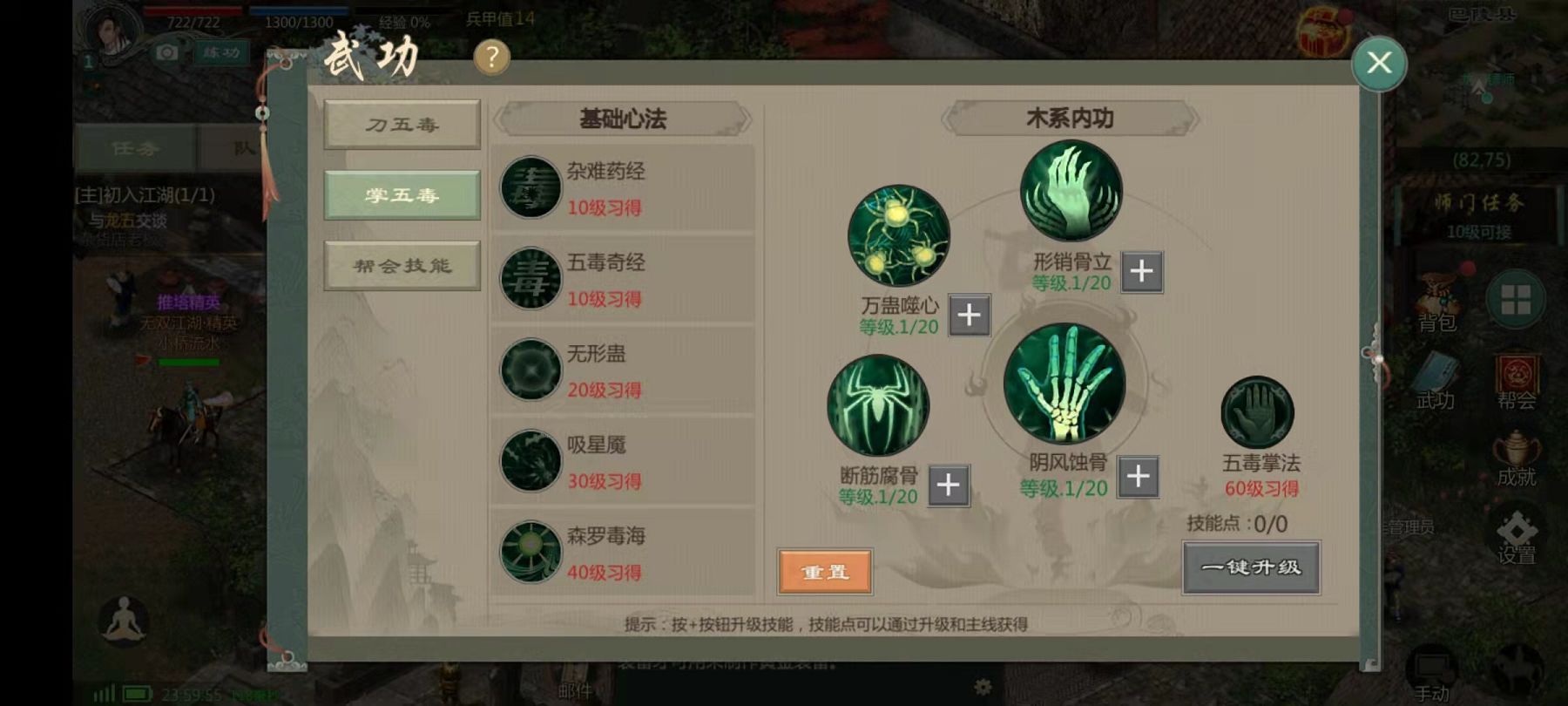The width and height of the screenshot is (1568, 706).
Task: Switch to the 刀五毒 tab
Action: tap(402, 125)
